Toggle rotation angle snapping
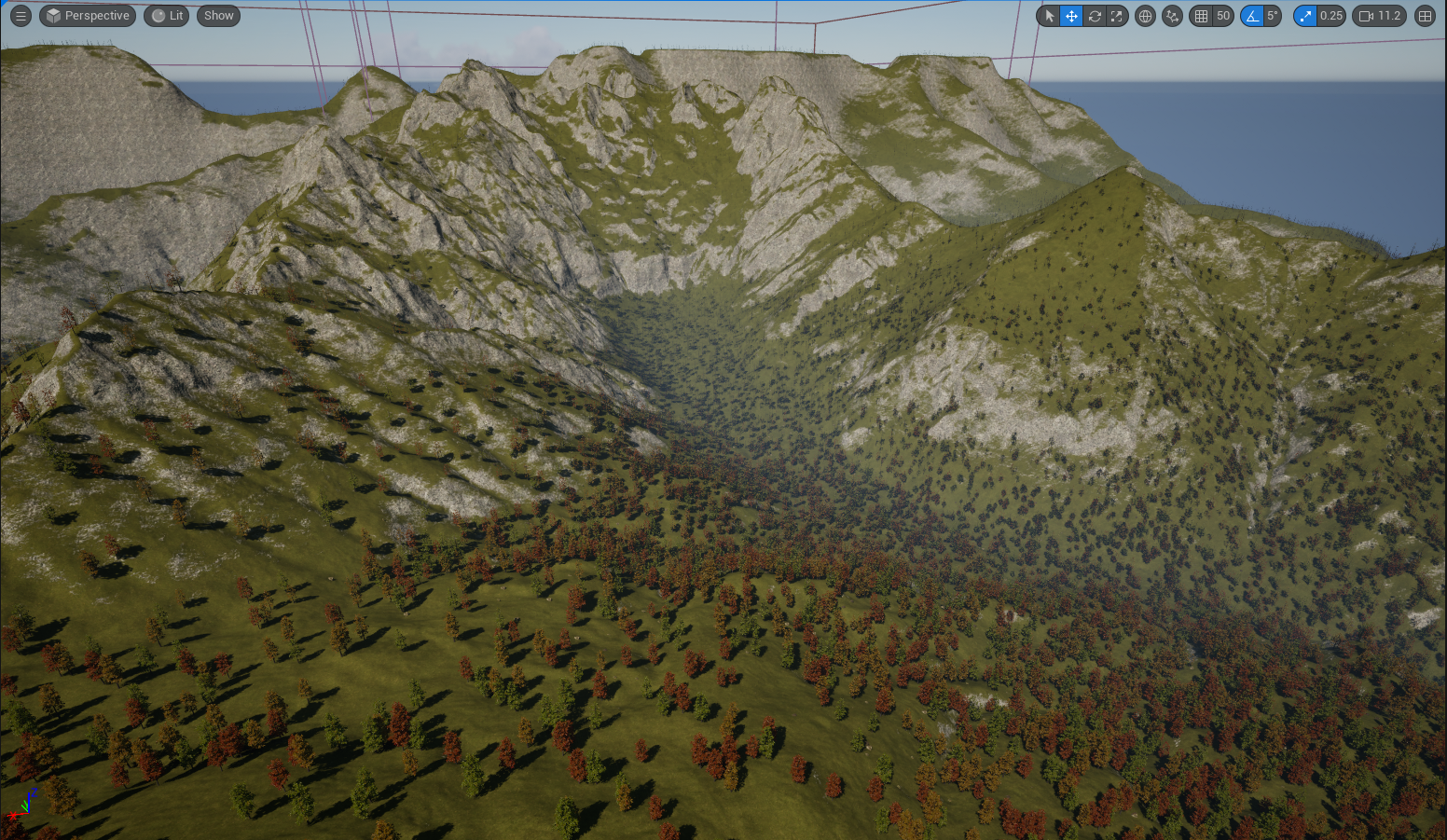This screenshot has width=1447, height=840. click(x=1252, y=16)
